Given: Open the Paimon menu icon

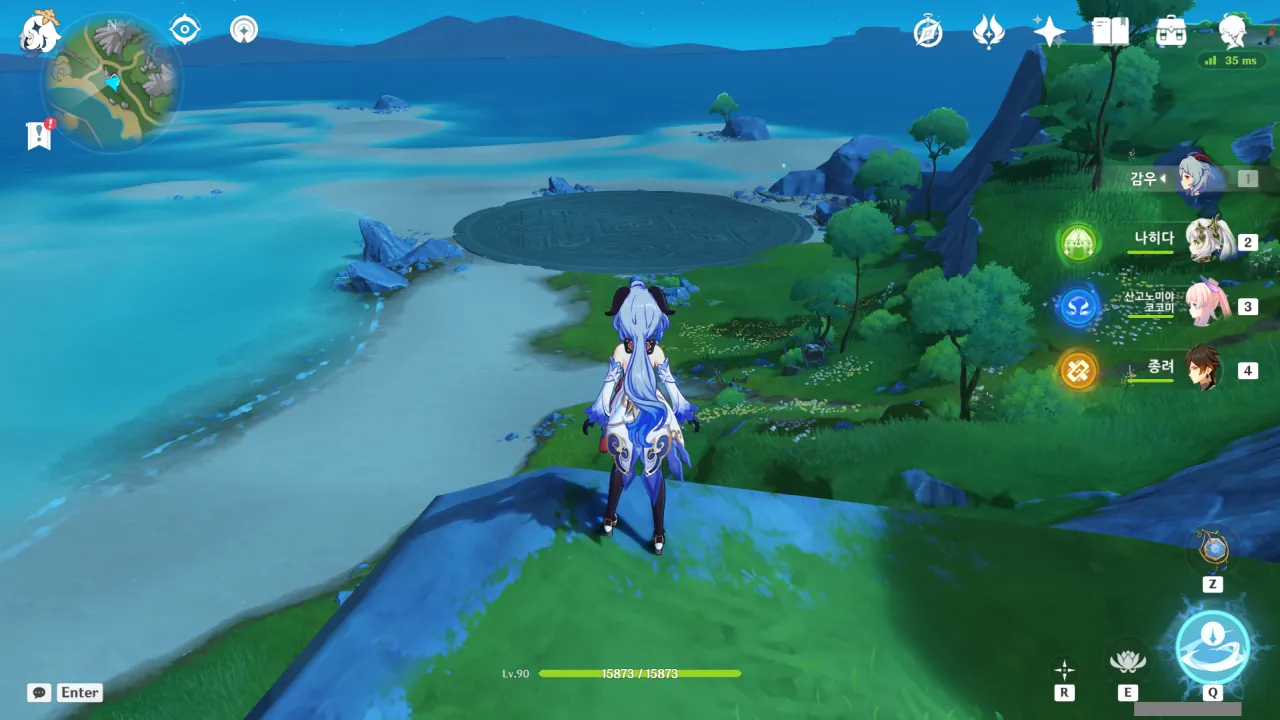Looking at the screenshot, I should click(x=40, y=32).
